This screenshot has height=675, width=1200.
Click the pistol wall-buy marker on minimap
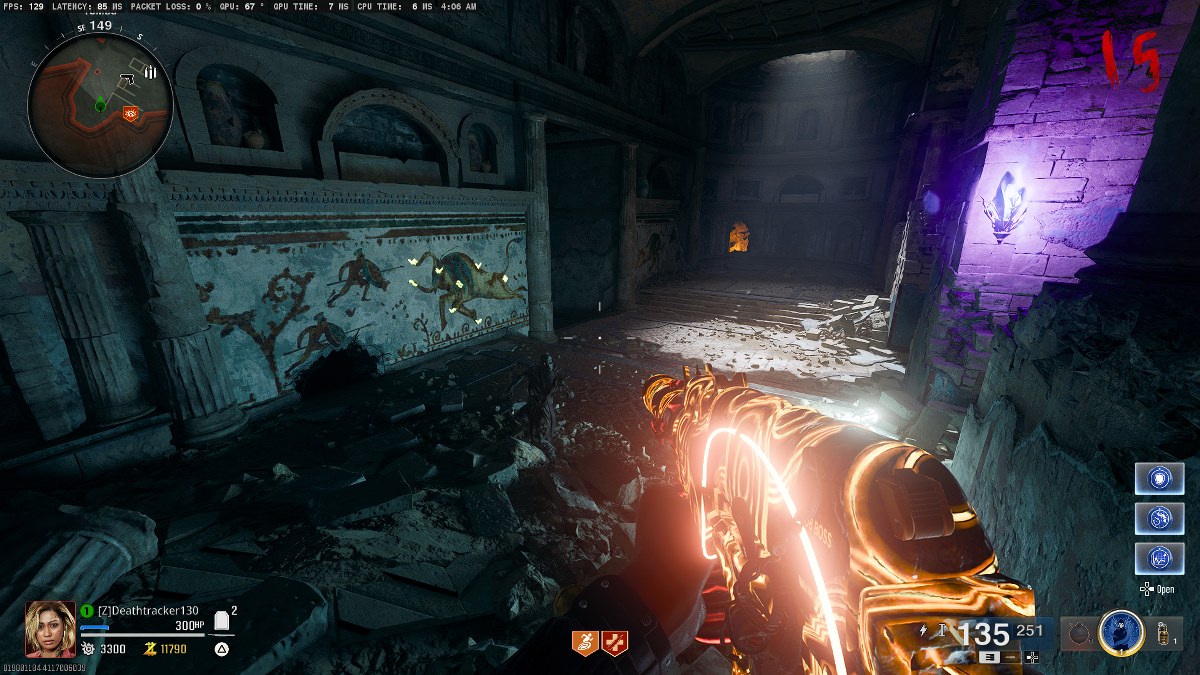click(x=127, y=77)
